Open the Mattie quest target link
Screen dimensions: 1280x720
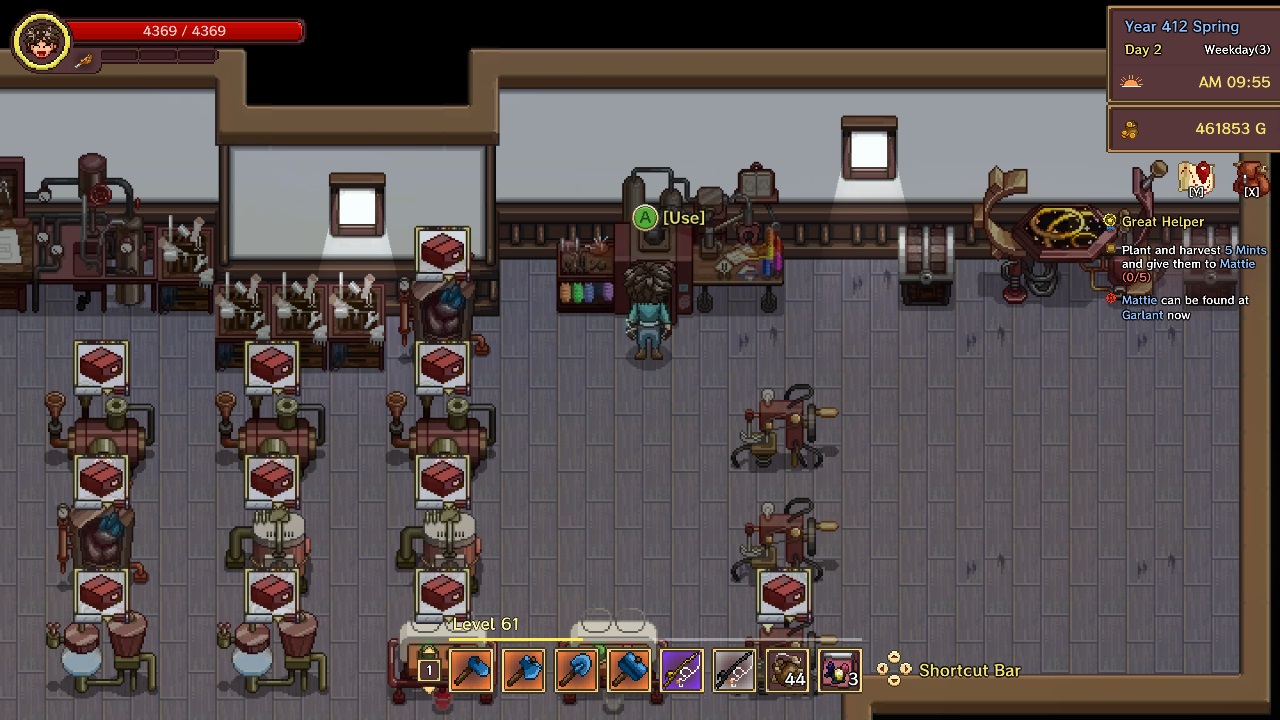1237,263
